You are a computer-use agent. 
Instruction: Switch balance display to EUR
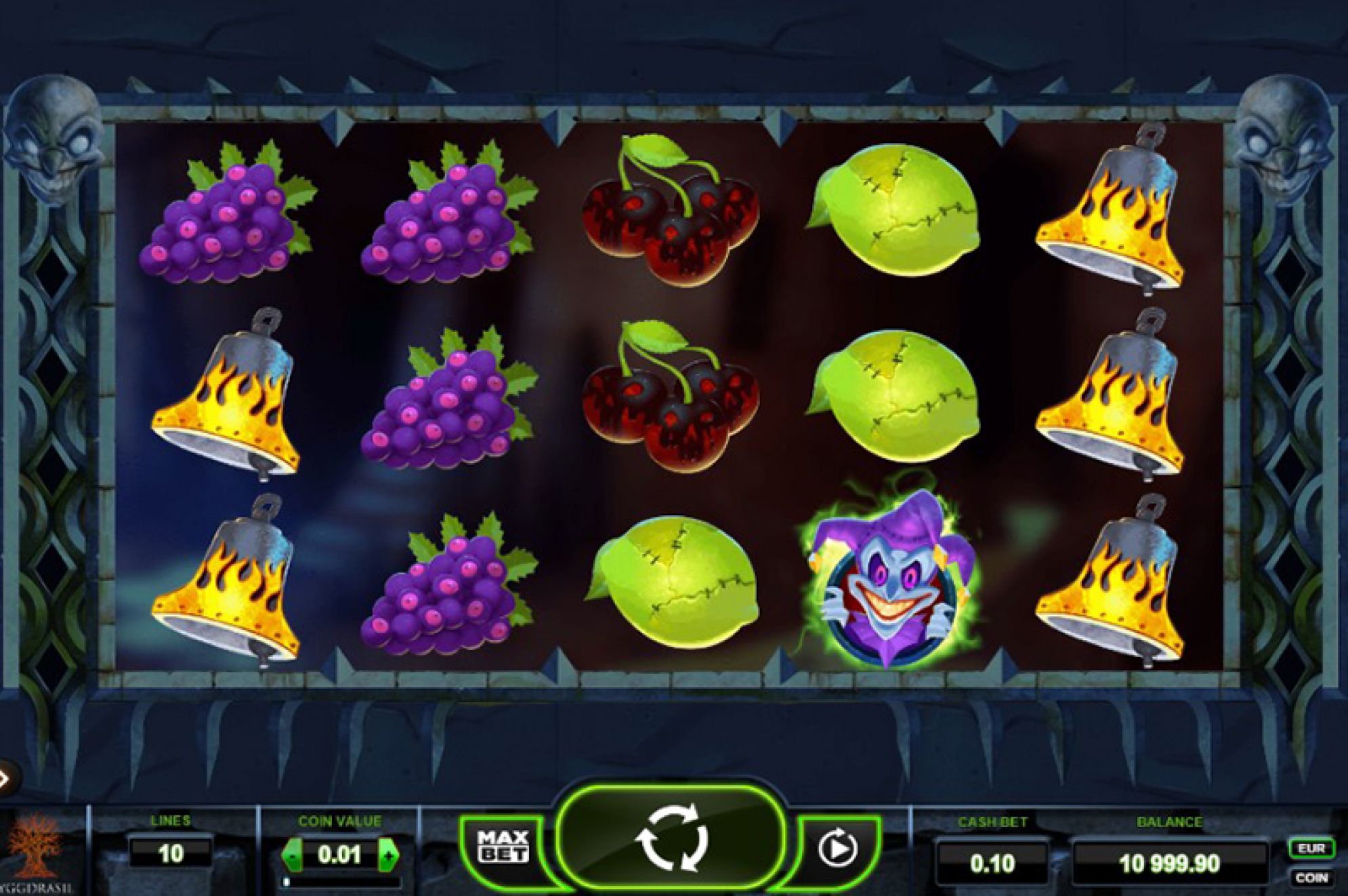pos(1311,848)
